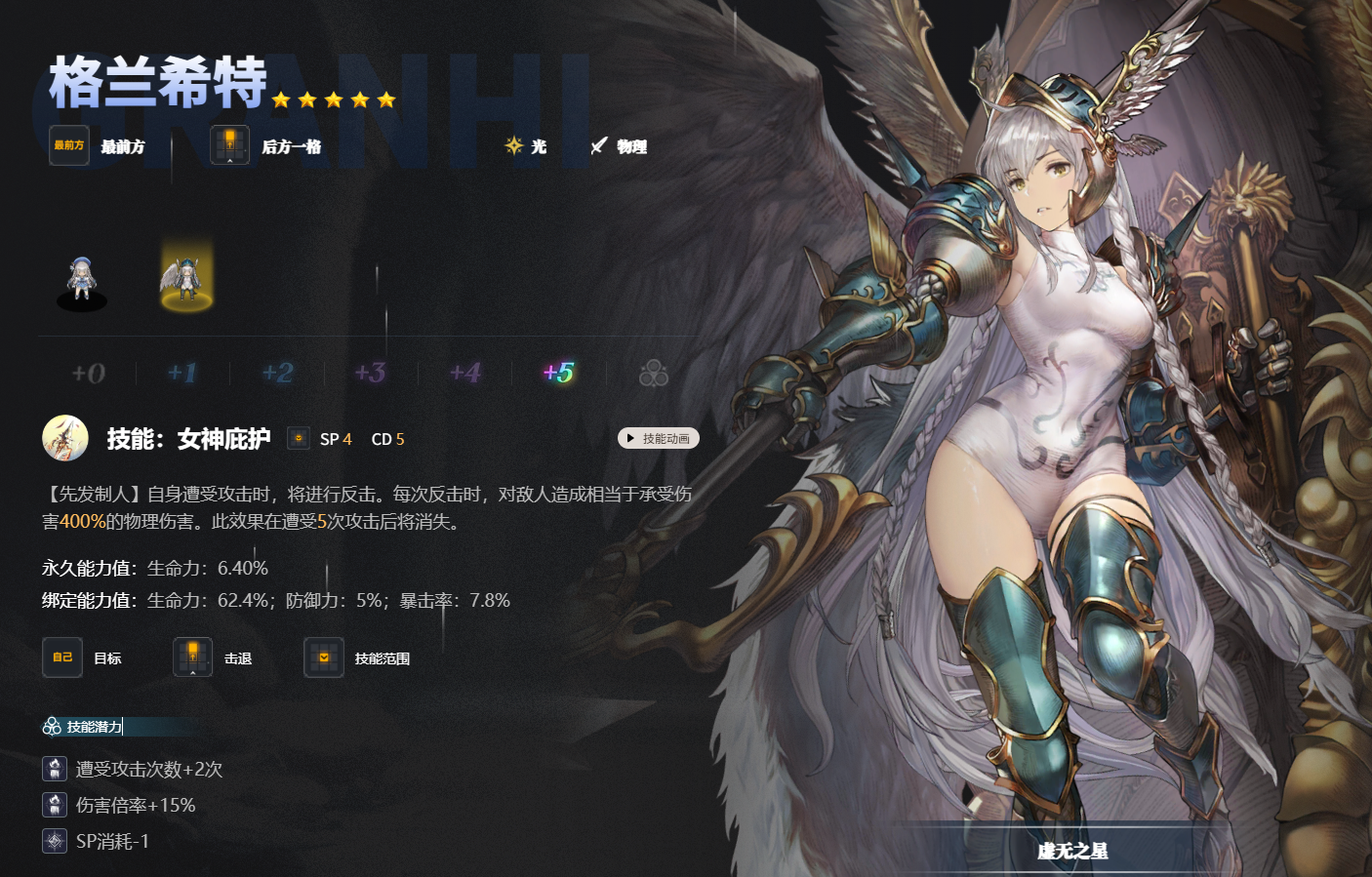Screen dimensions: 1372x877
Task: Open the three-circle potential tab
Action: click(653, 374)
